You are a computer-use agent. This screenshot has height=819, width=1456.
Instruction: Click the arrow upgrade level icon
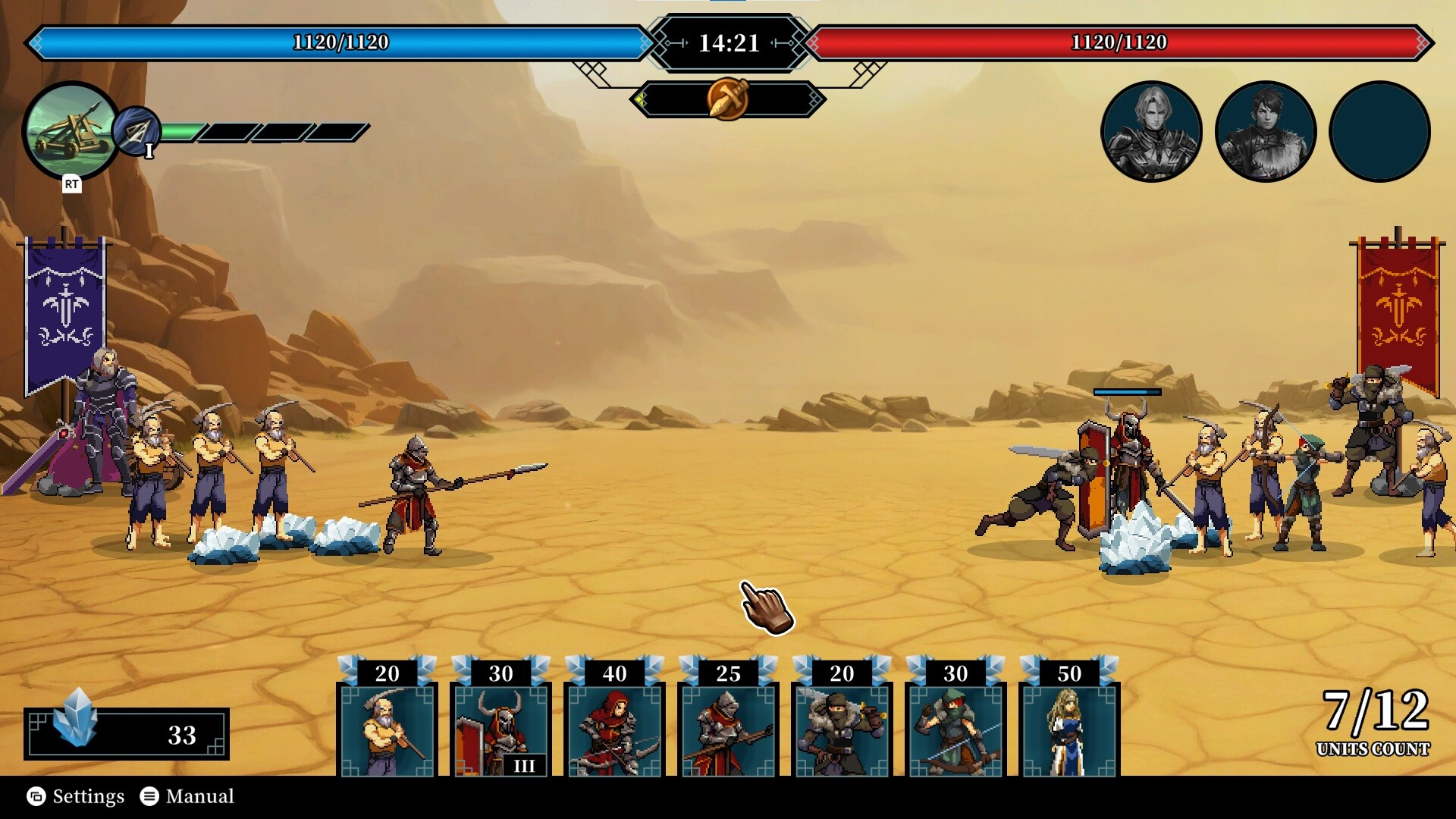click(137, 132)
